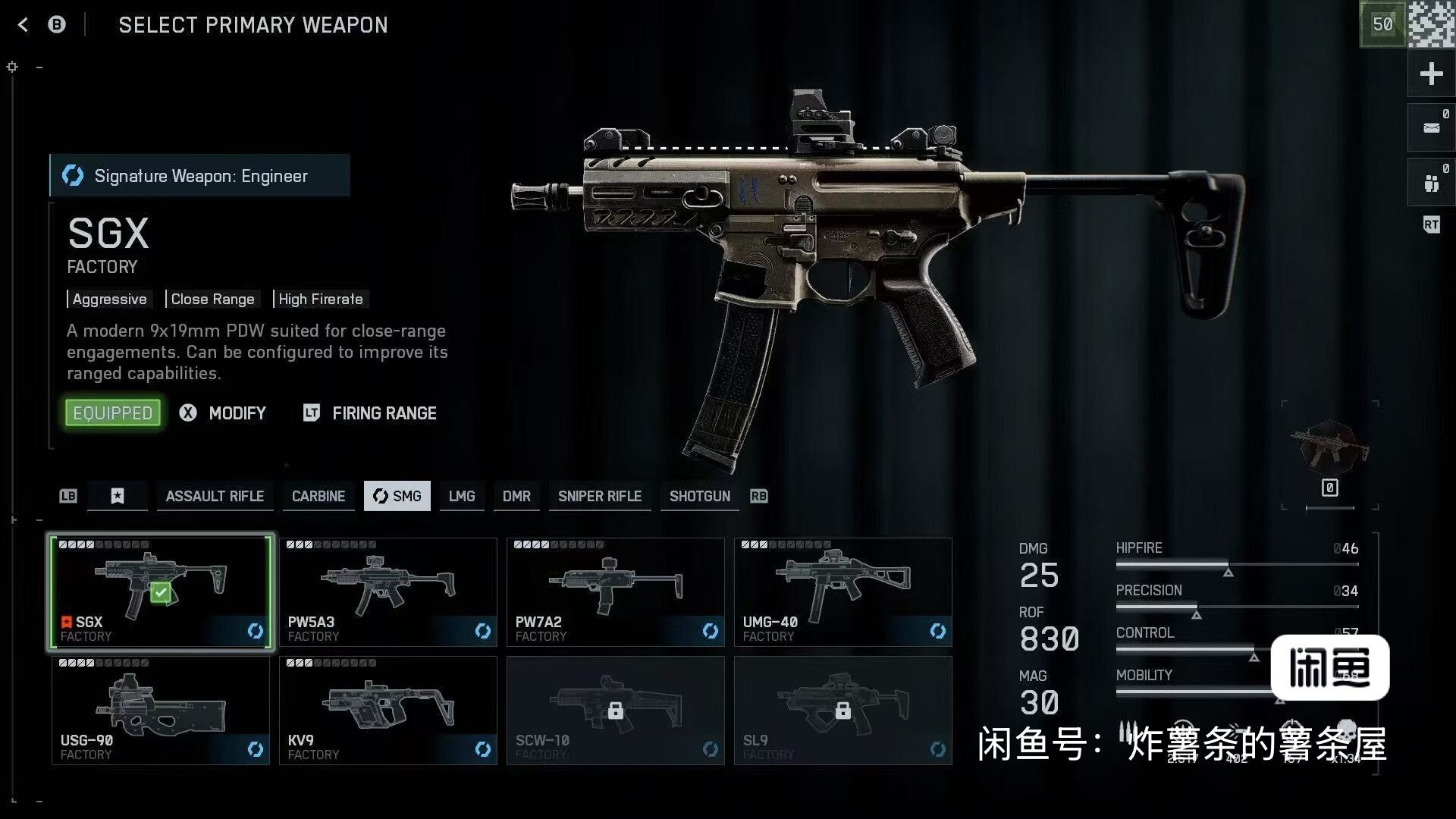Open the Shotgun category tab
1456x819 pixels.
pos(699,496)
